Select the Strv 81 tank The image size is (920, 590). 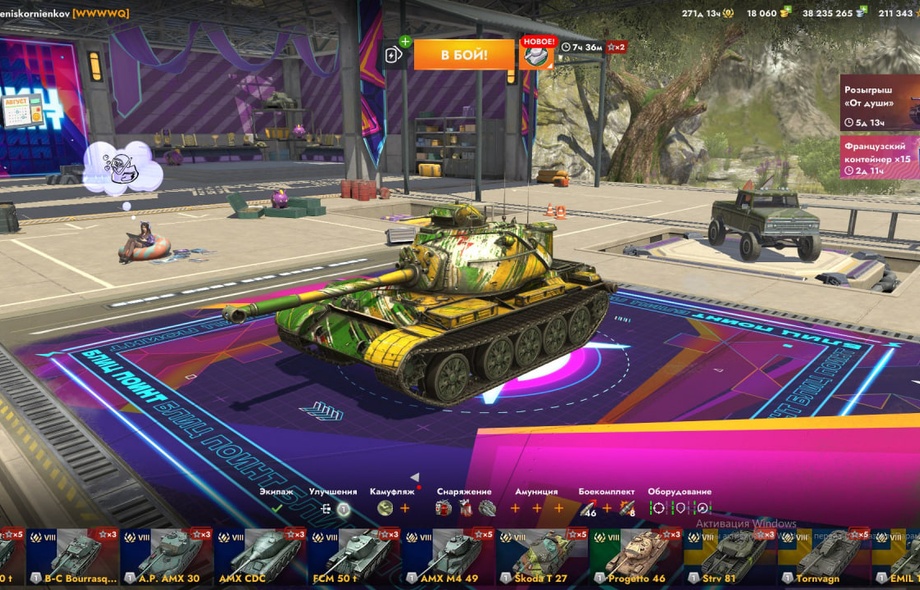[x=729, y=557]
